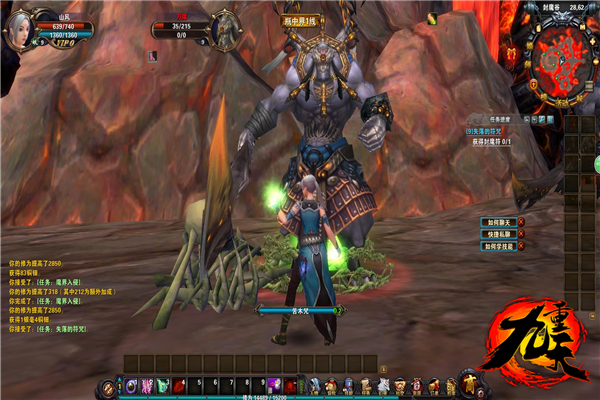Screen dimensions: 600x400
Task: Click the green feather skill icon
Action: pos(164,385)
